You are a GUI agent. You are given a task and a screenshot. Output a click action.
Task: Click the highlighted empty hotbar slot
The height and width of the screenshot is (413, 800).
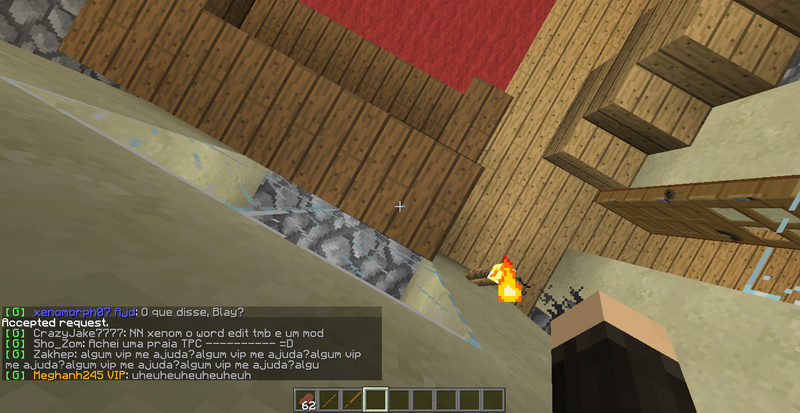(x=376, y=401)
